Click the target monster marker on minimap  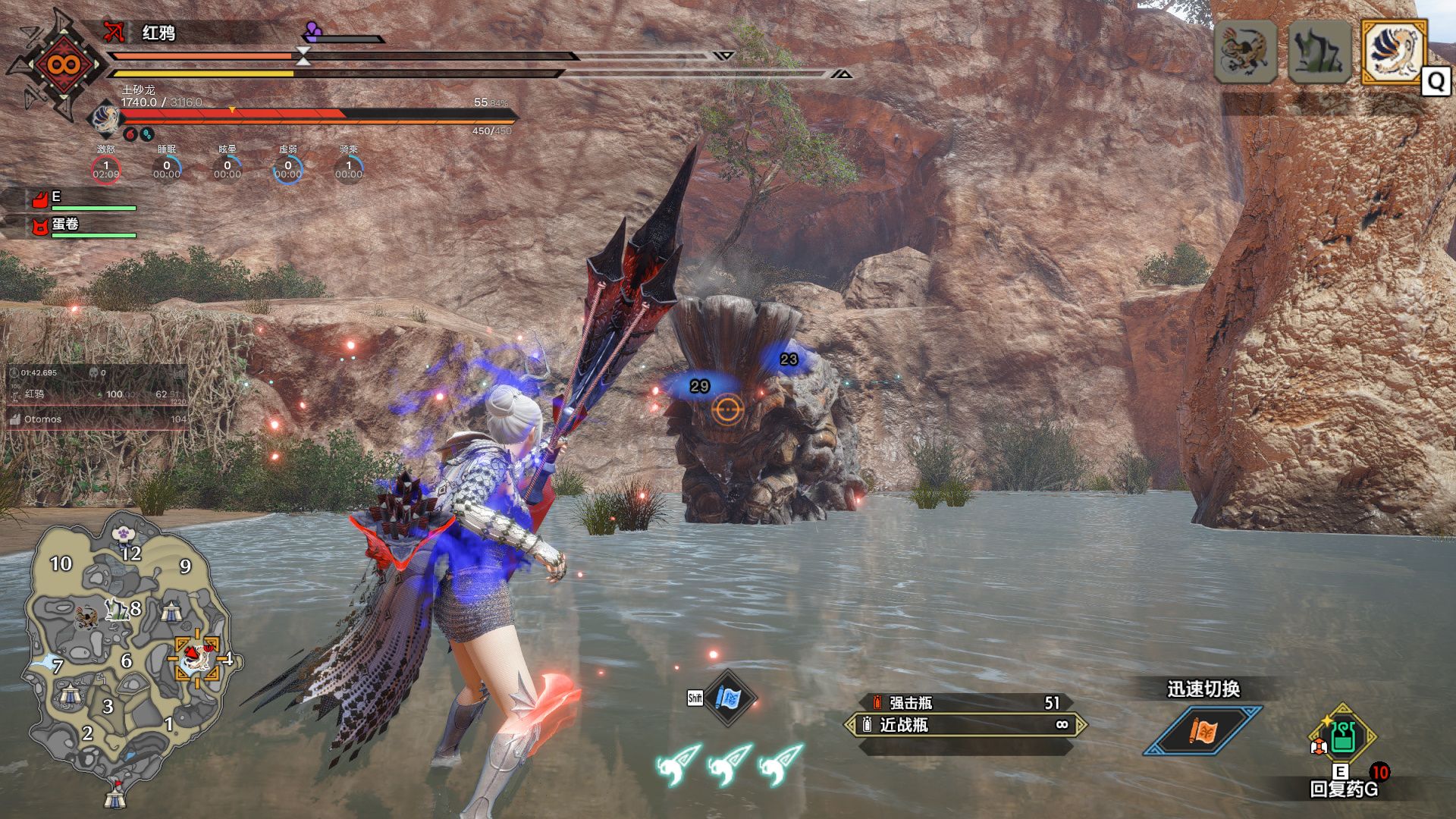[196, 657]
